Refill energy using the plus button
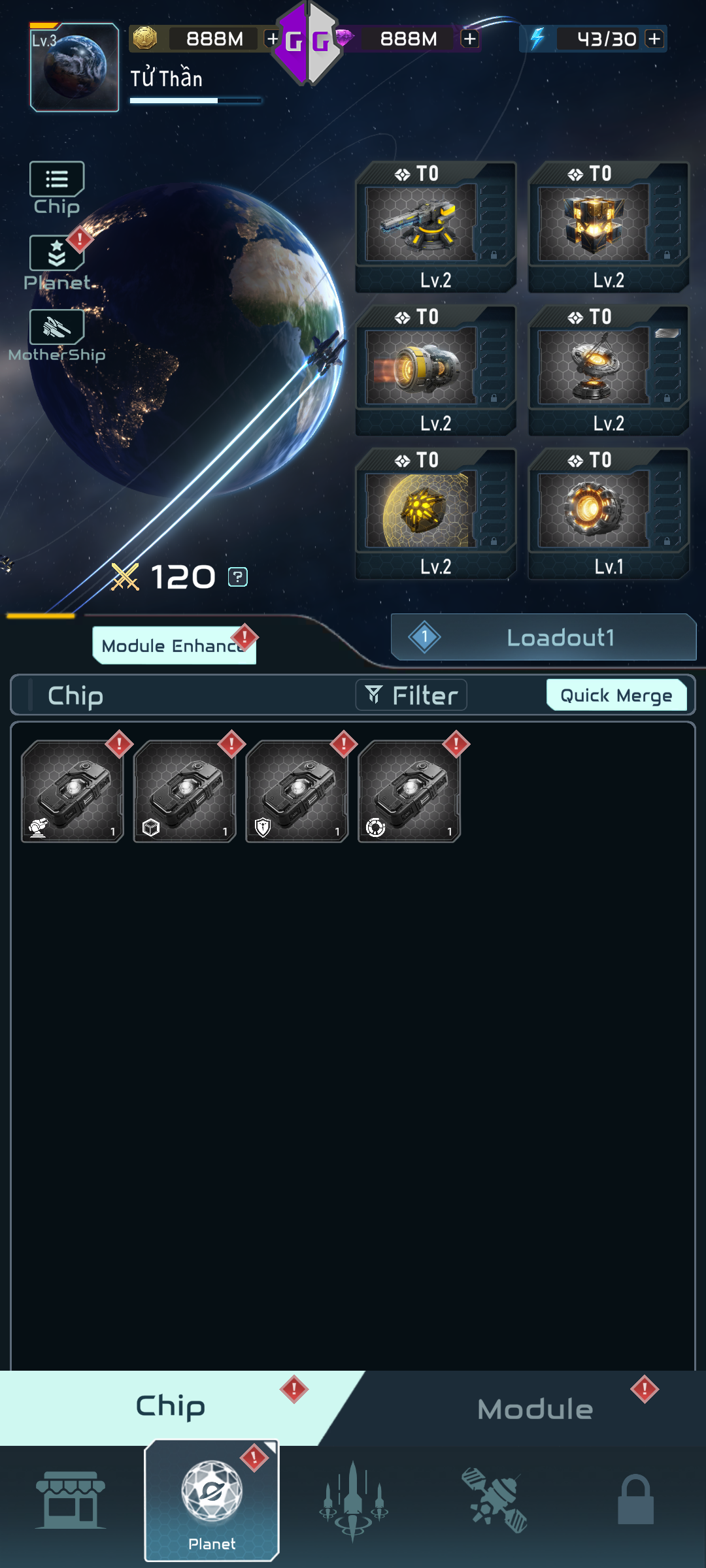 (x=654, y=39)
